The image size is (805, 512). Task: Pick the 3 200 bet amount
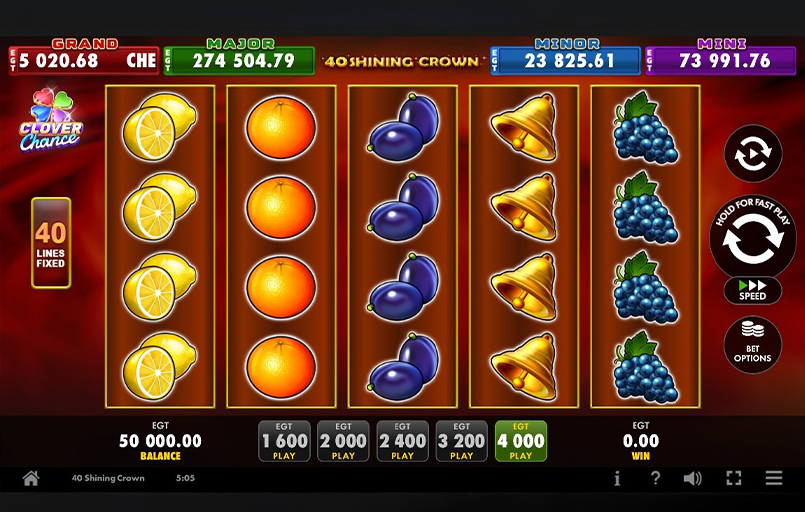(x=461, y=441)
